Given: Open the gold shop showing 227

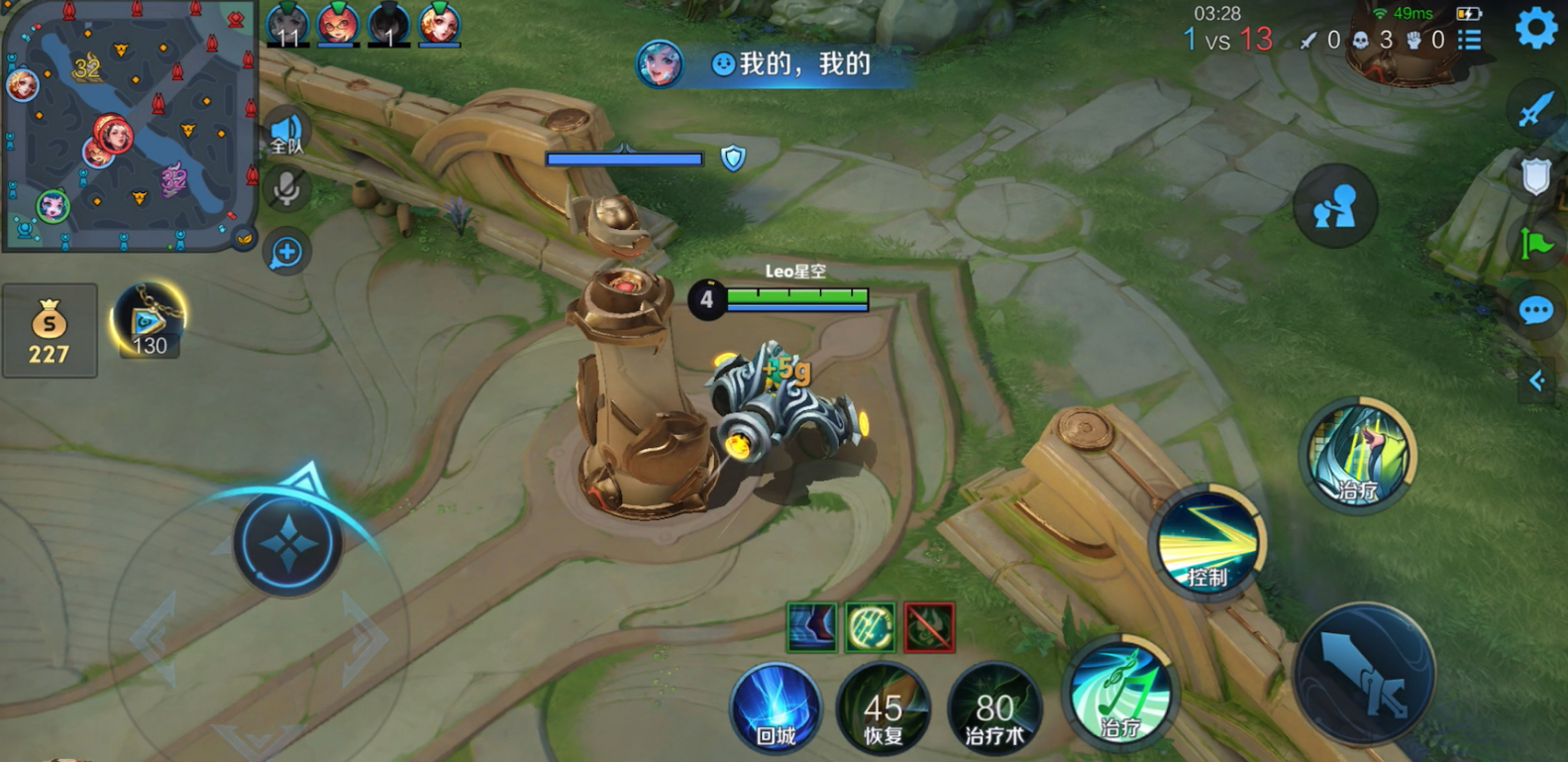Looking at the screenshot, I should (x=50, y=330).
